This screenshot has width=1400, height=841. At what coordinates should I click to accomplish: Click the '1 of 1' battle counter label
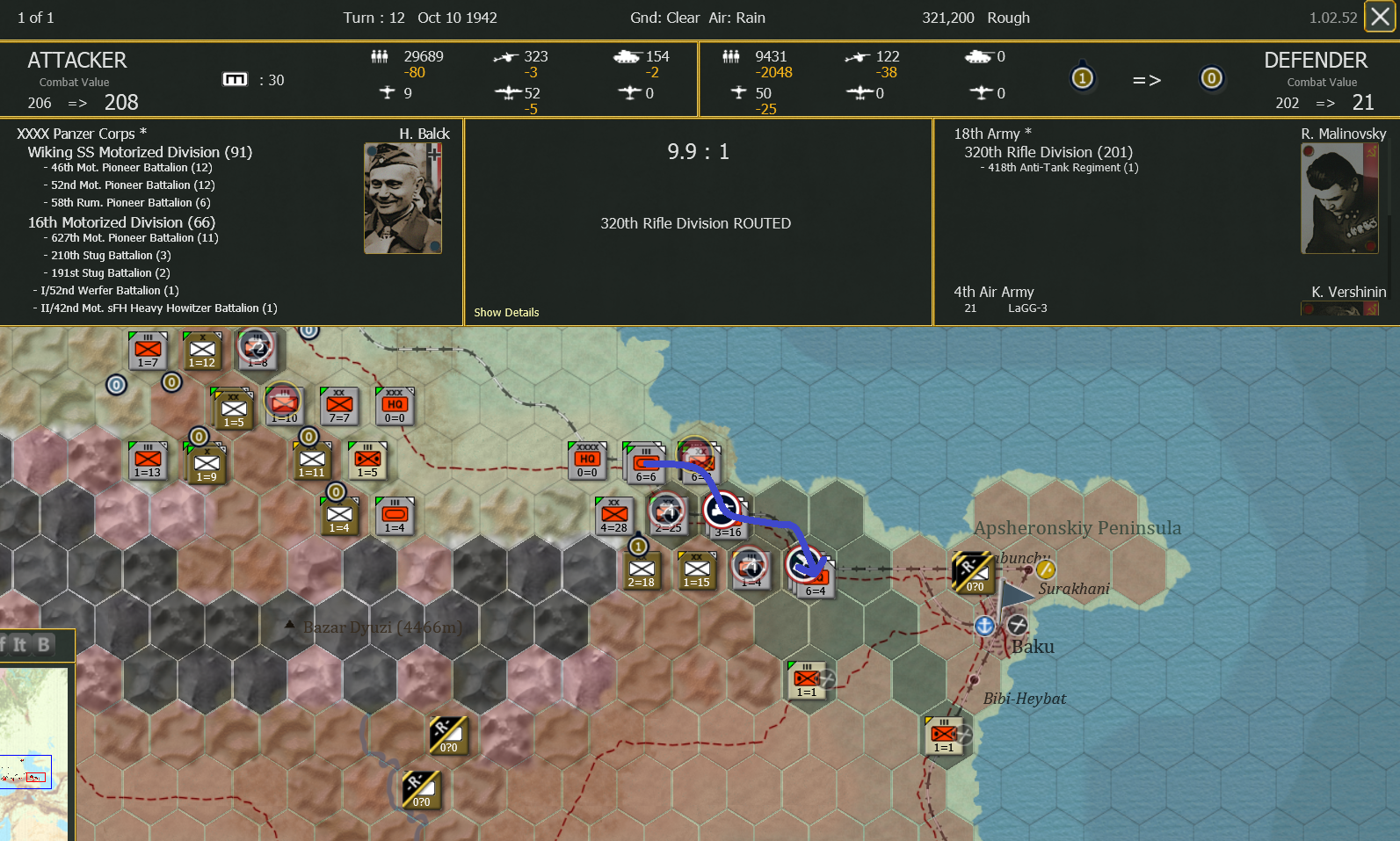click(33, 17)
